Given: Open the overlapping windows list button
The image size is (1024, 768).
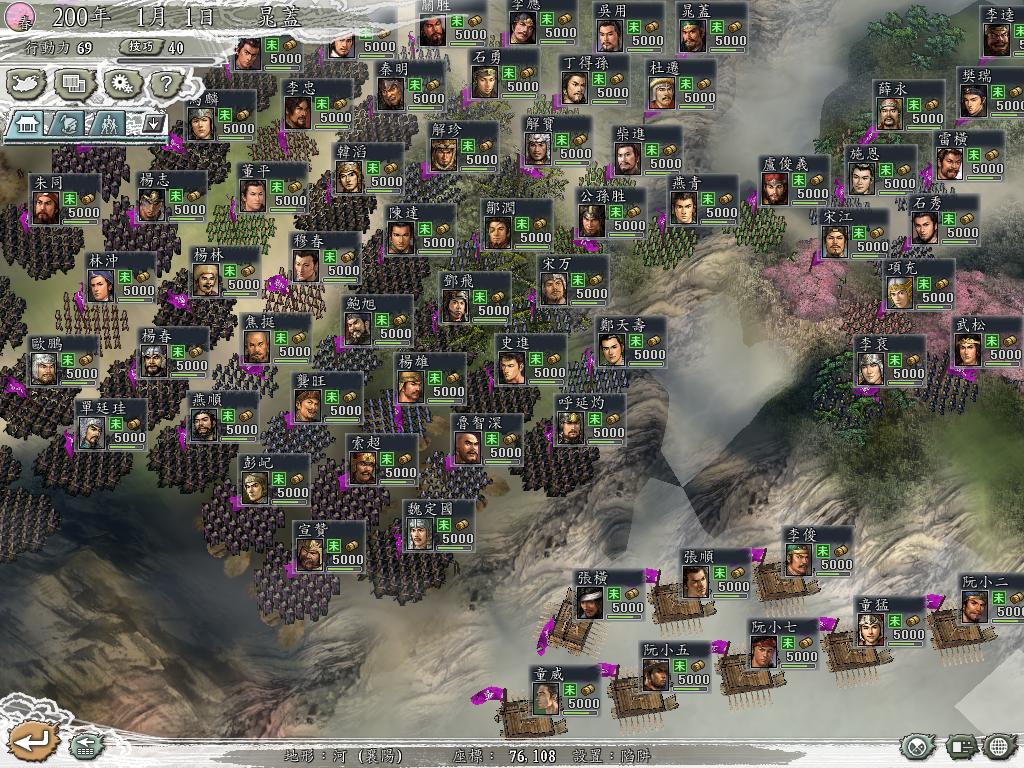Looking at the screenshot, I should 74,83.
